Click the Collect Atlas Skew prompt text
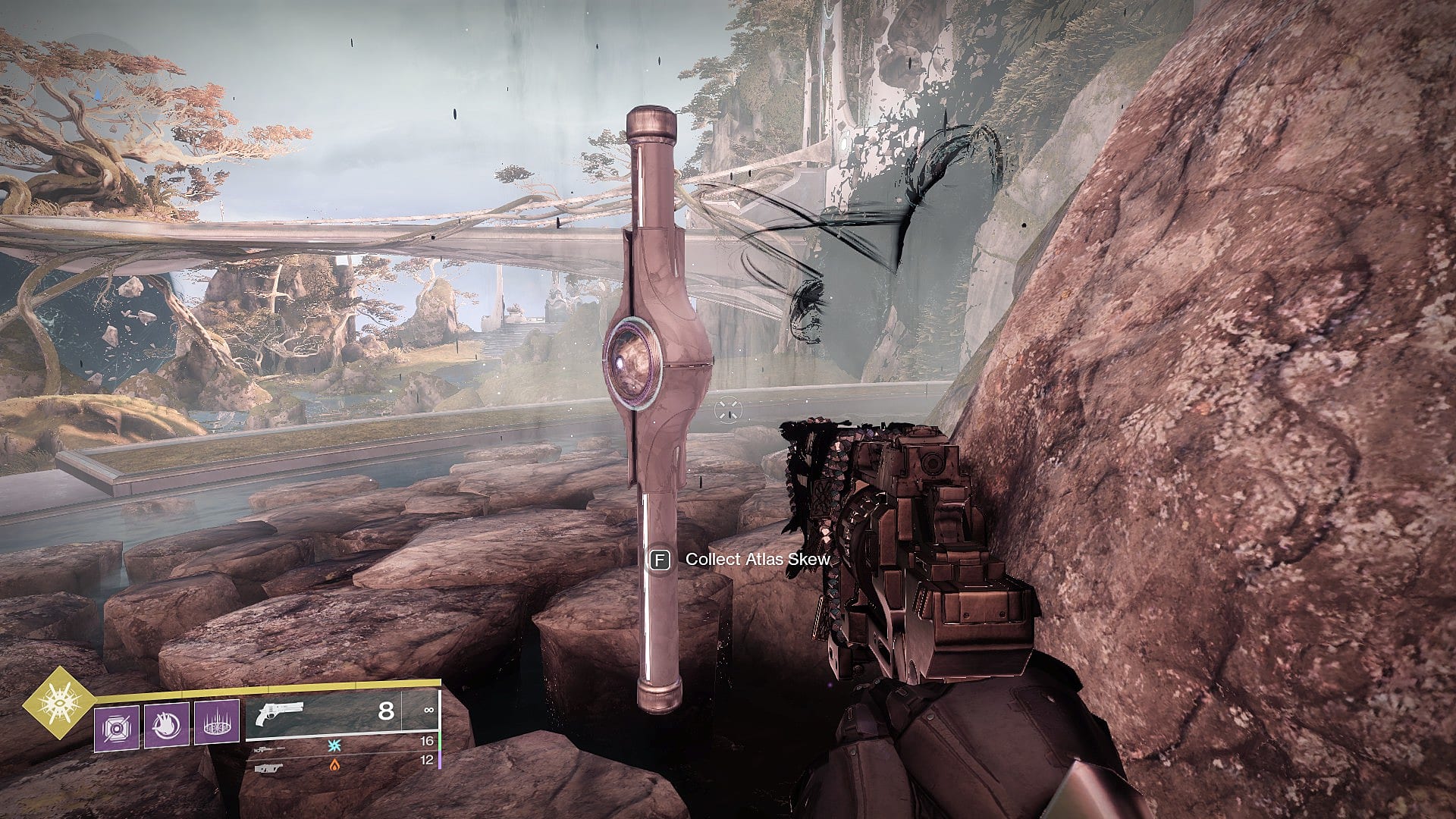1456x819 pixels. click(758, 560)
